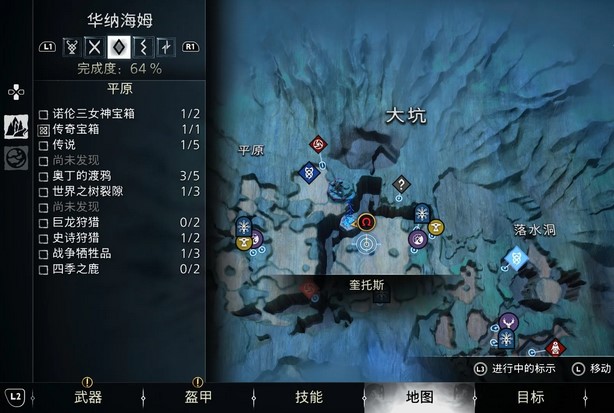Choose the 传奇宝箱 checklist entry
The width and height of the screenshot is (614, 413).
tap(121, 130)
